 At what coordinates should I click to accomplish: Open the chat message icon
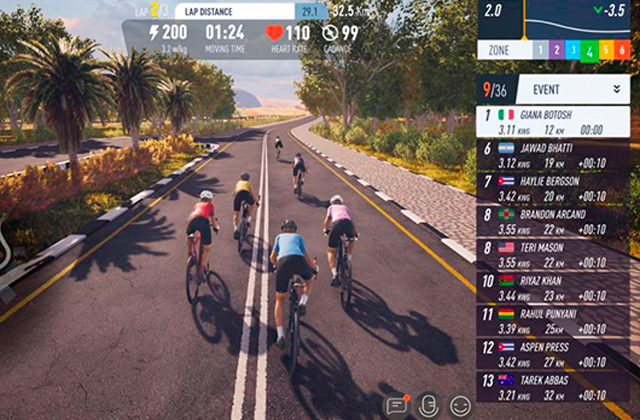[x=396, y=405]
